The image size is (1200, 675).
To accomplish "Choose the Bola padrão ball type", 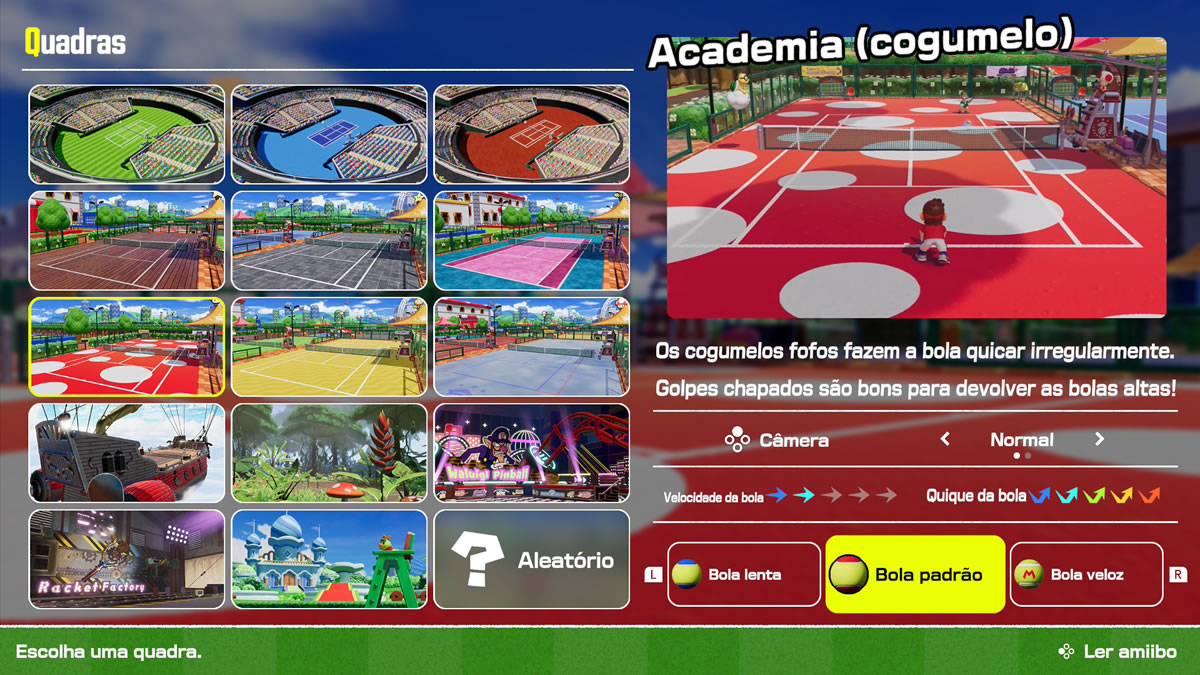I will point(914,574).
